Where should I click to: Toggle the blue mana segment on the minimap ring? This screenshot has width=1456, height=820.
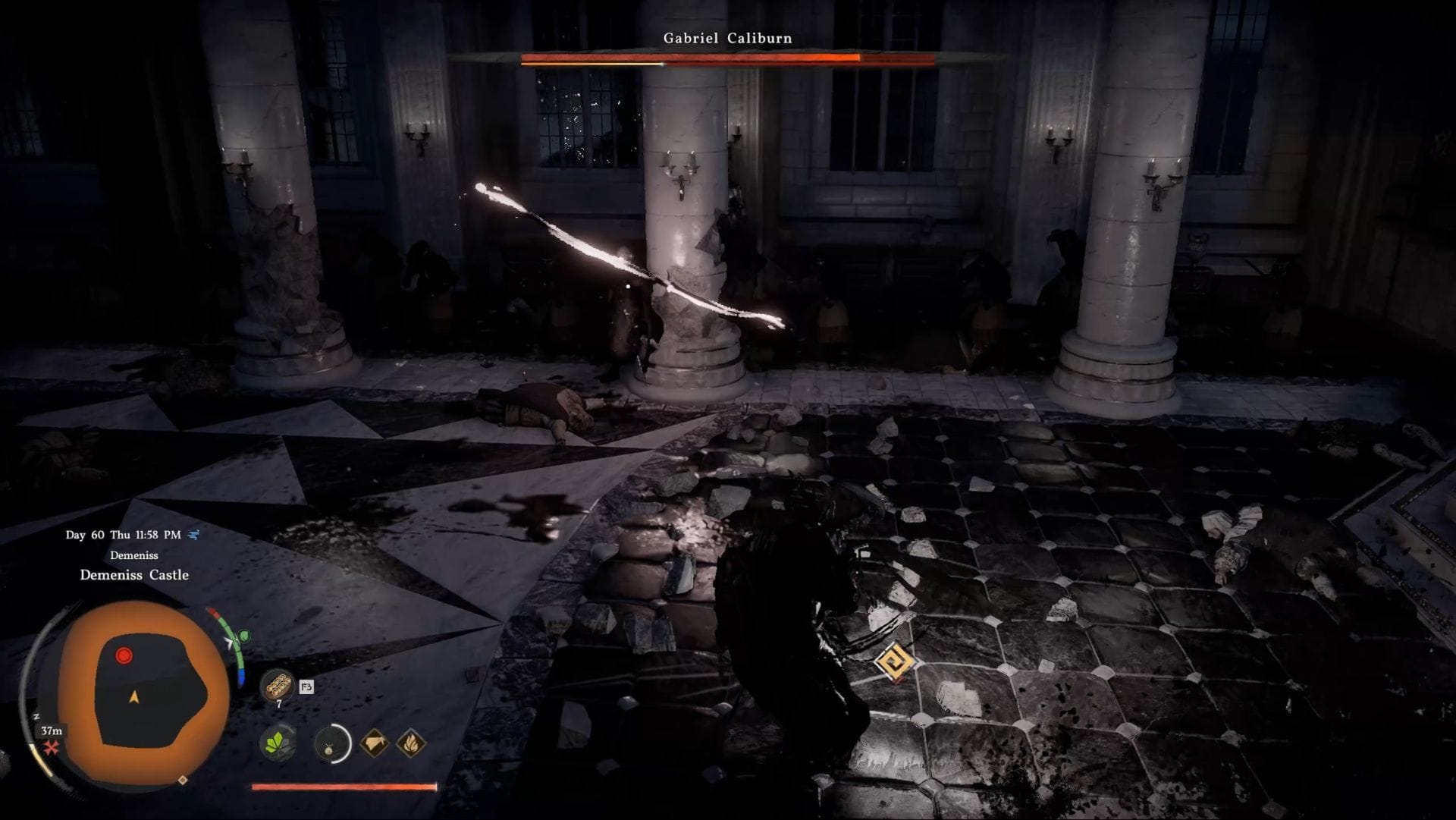pos(242,674)
